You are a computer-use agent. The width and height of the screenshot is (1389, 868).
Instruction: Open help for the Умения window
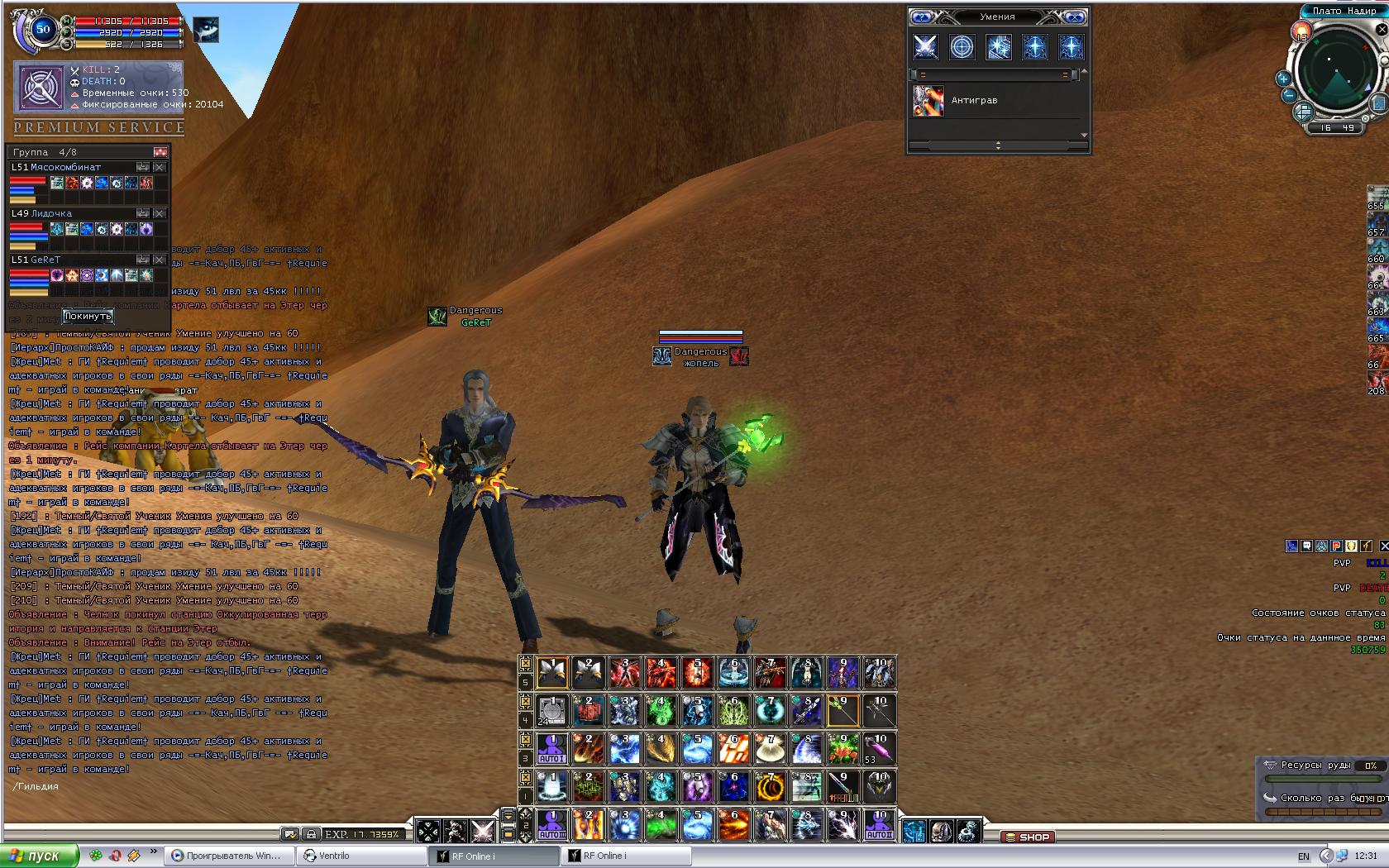(x=922, y=17)
